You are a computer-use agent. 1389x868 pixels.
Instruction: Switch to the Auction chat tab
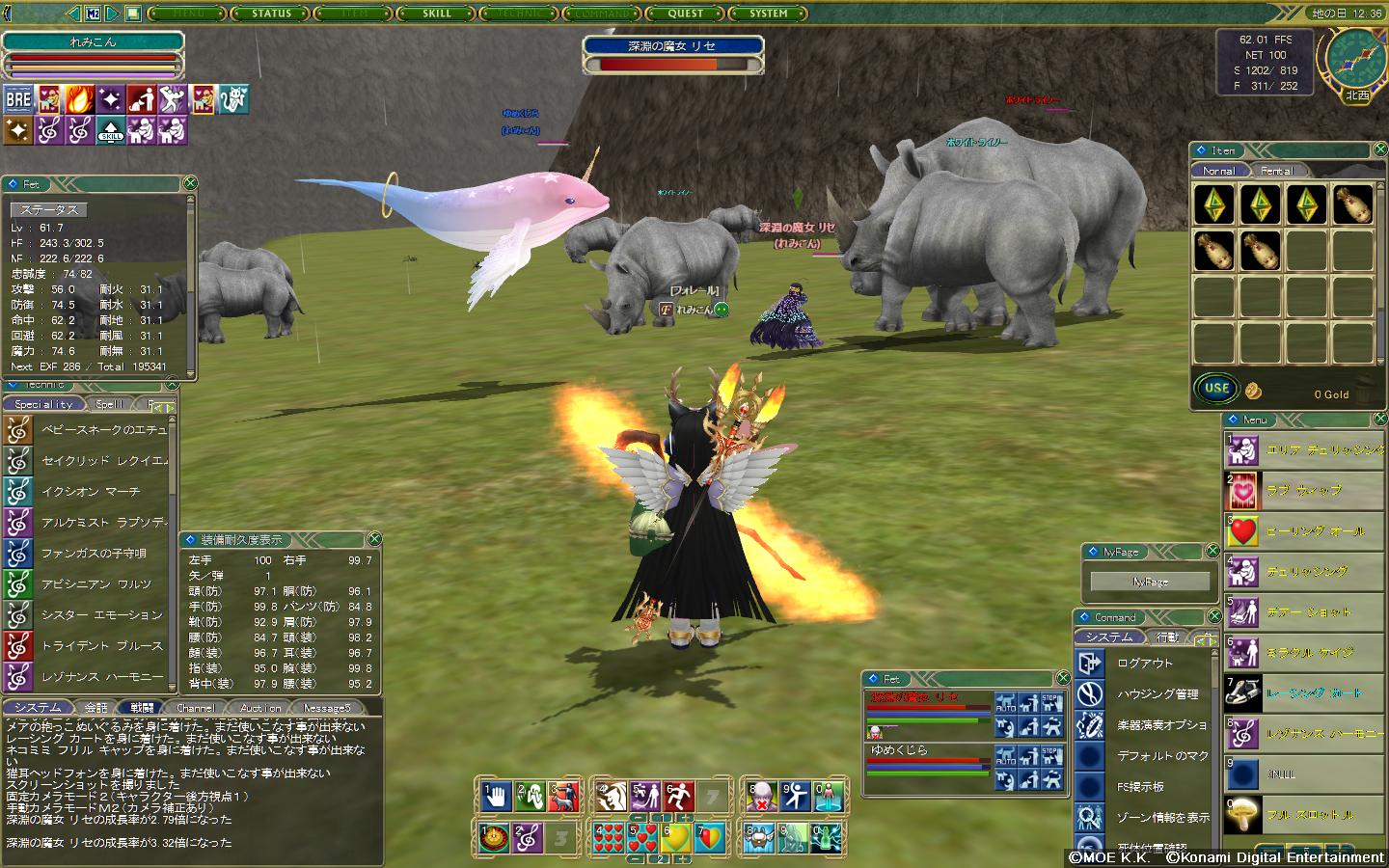point(260,708)
